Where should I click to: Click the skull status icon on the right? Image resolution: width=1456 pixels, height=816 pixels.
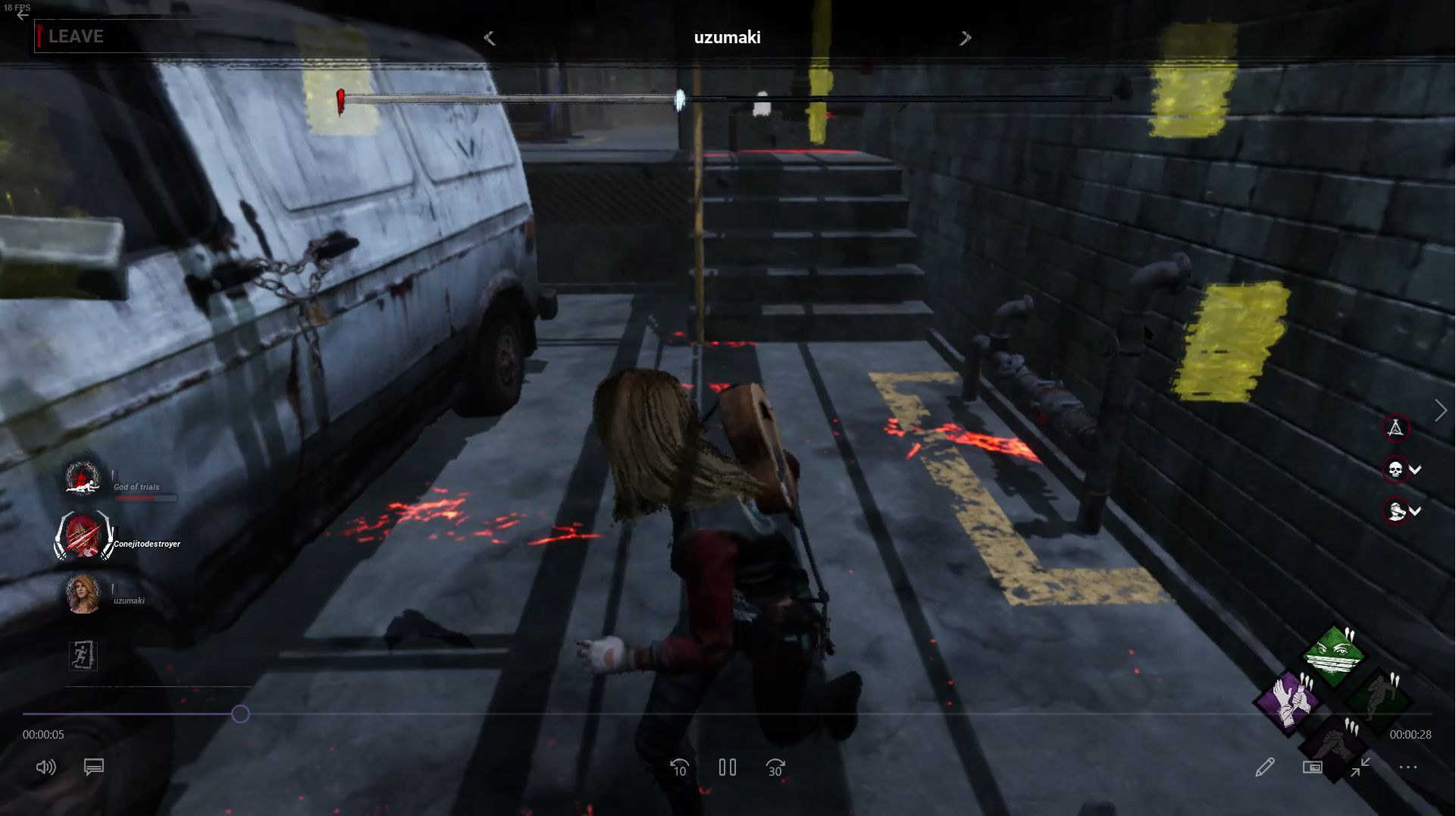pos(1394,470)
